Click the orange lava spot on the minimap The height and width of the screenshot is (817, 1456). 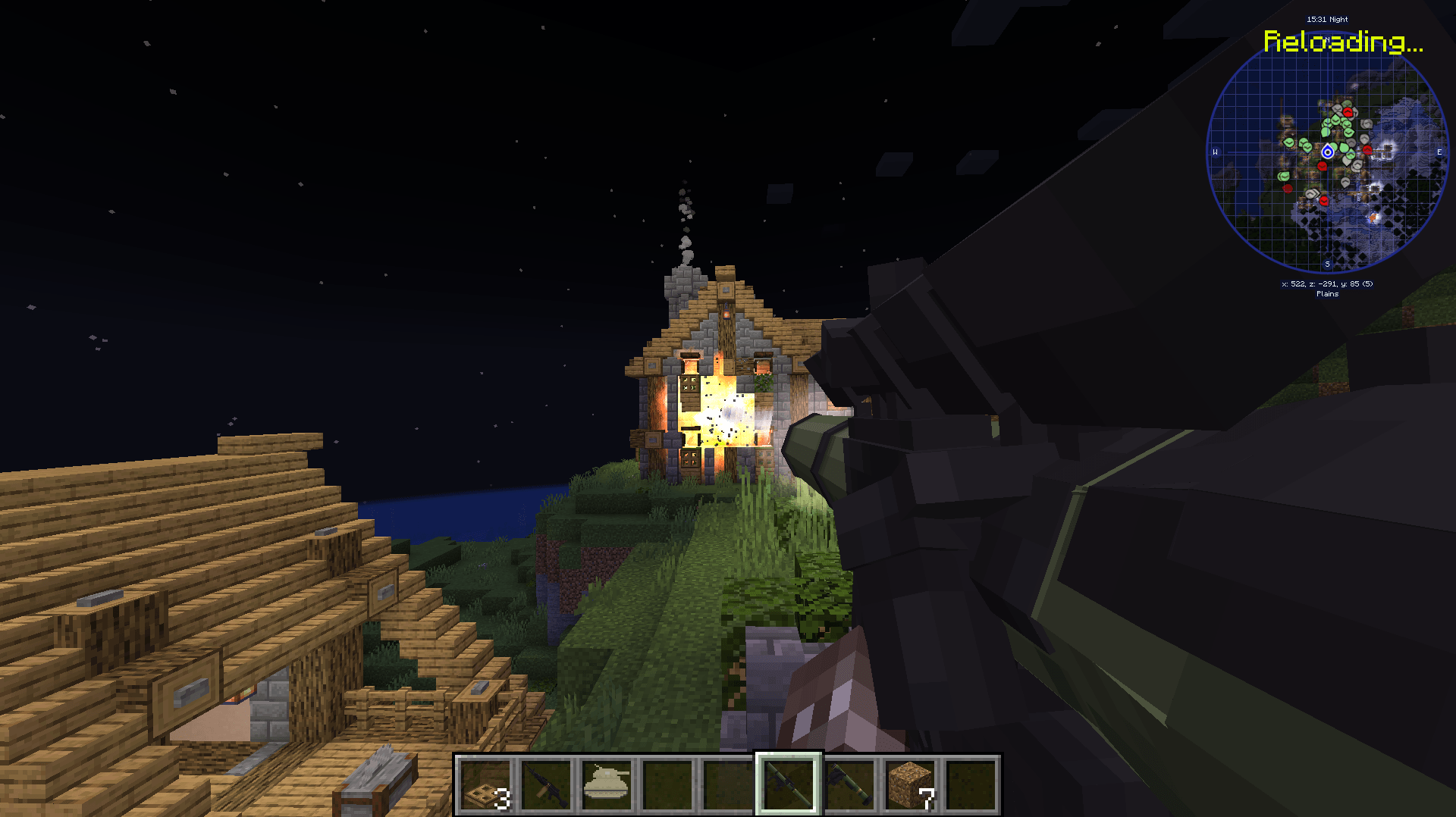pyautogui.click(x=1373, y=217)
